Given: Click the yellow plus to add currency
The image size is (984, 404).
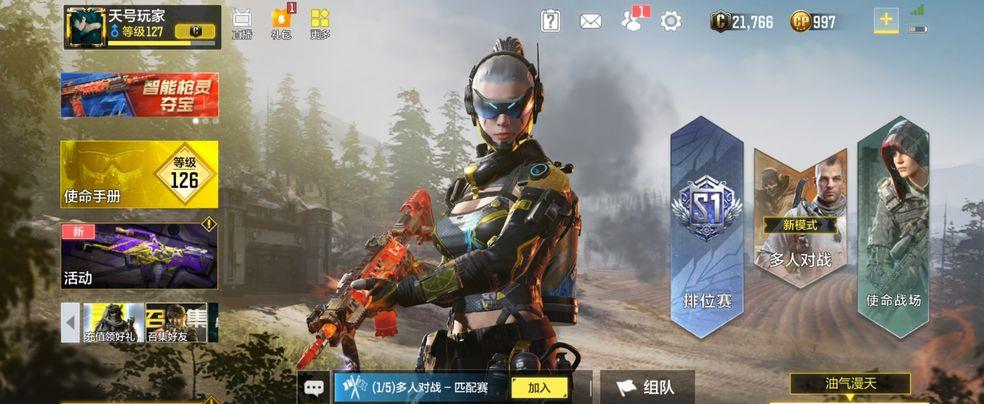Looking at the screenshot, I should point(886,21).
